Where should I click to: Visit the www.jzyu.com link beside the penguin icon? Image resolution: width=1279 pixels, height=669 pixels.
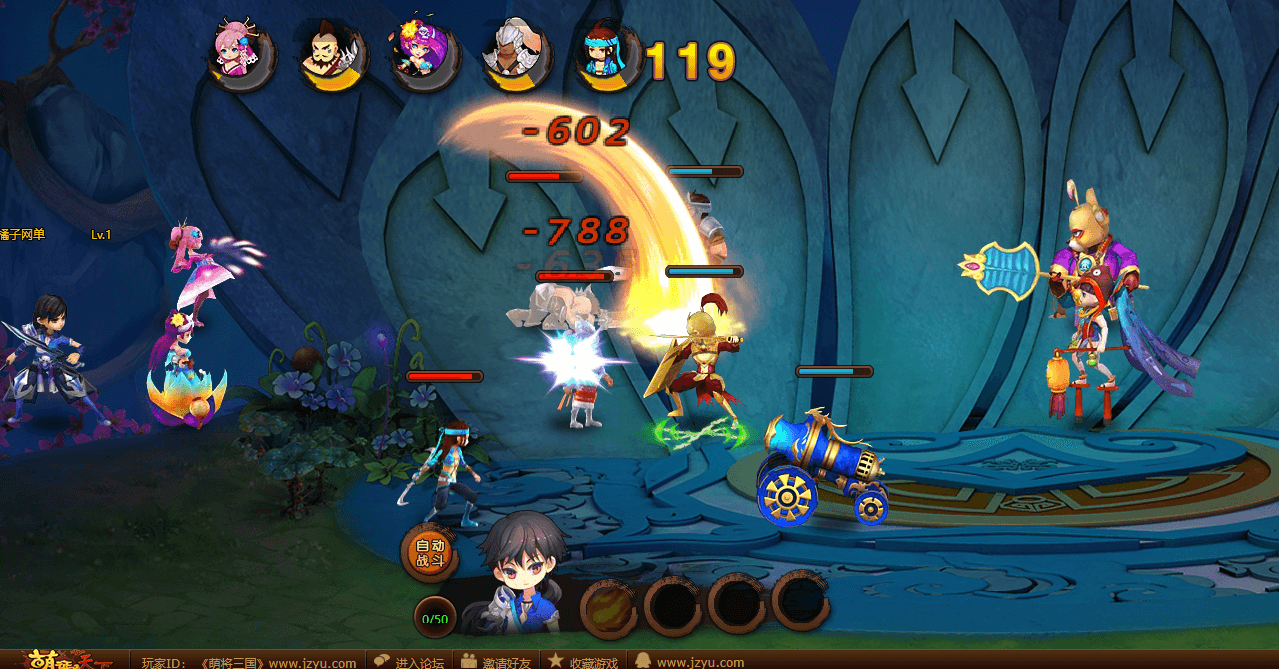[x=700, y=662]
